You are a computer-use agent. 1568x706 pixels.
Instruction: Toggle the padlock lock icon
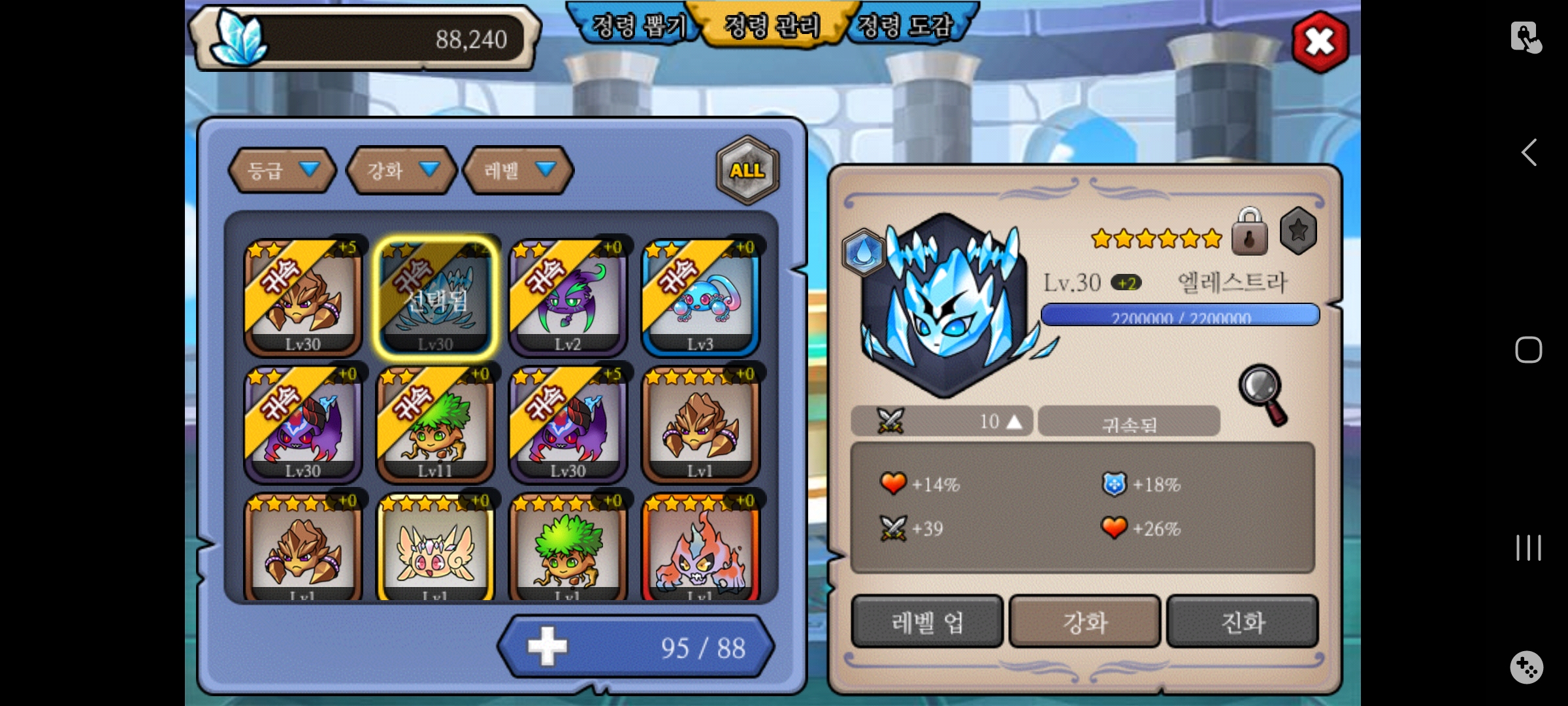[x=1249, y=232]
